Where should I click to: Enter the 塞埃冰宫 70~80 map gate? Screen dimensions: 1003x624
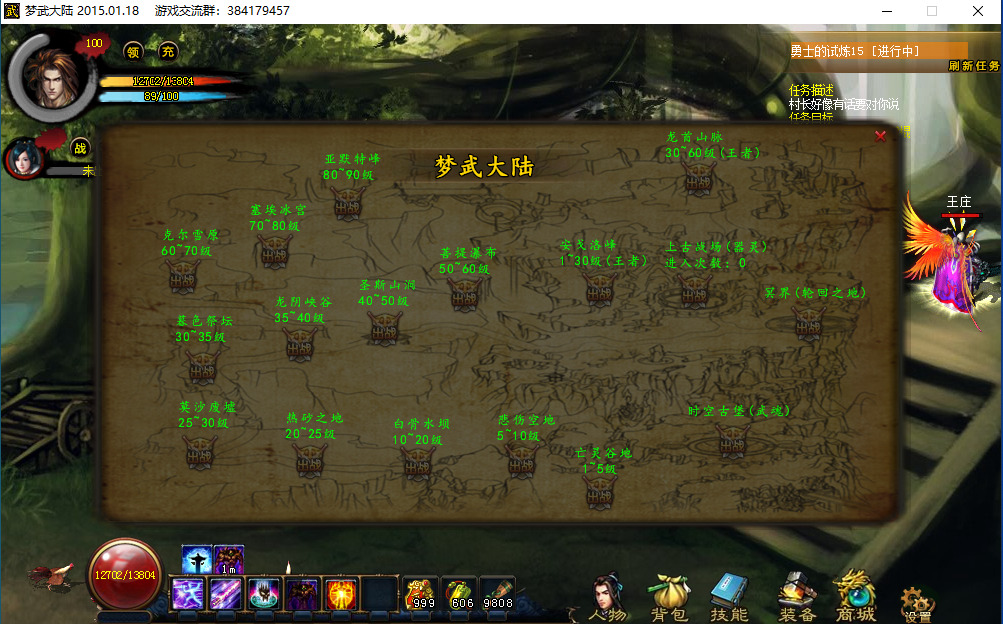pyautogui.click(x=275, y=250)
